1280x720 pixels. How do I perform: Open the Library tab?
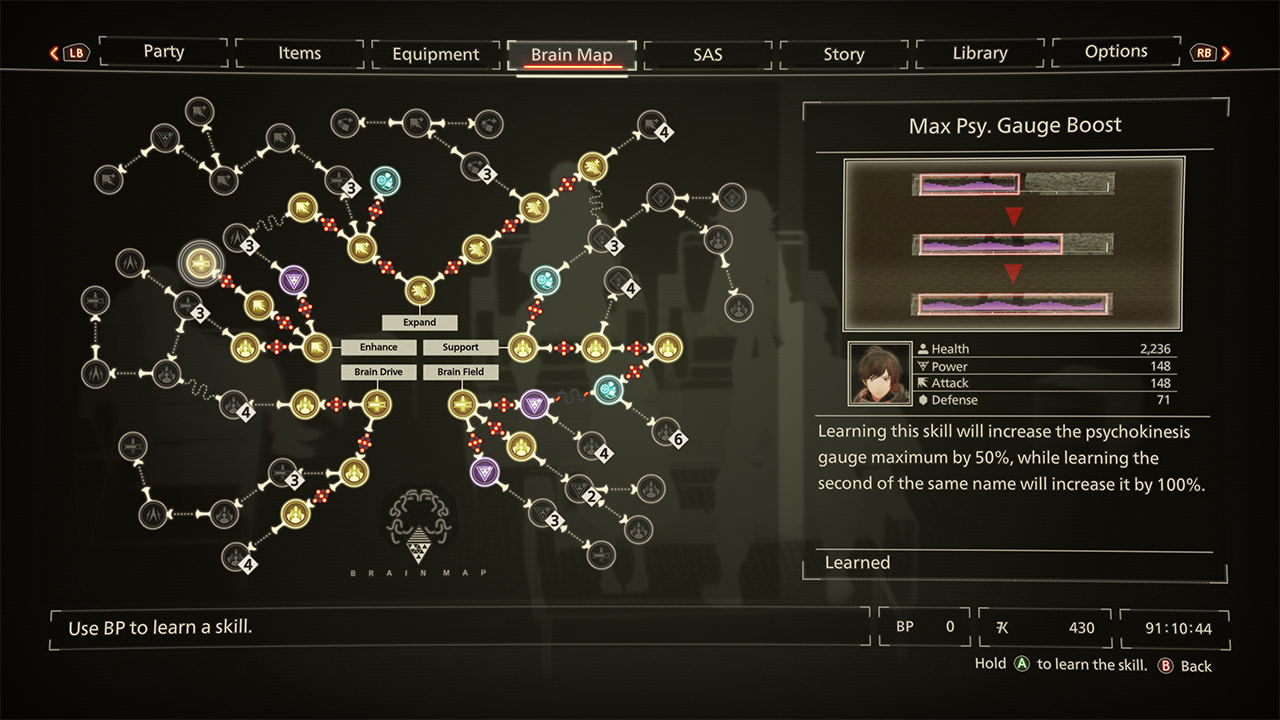(x=979, y=53)
